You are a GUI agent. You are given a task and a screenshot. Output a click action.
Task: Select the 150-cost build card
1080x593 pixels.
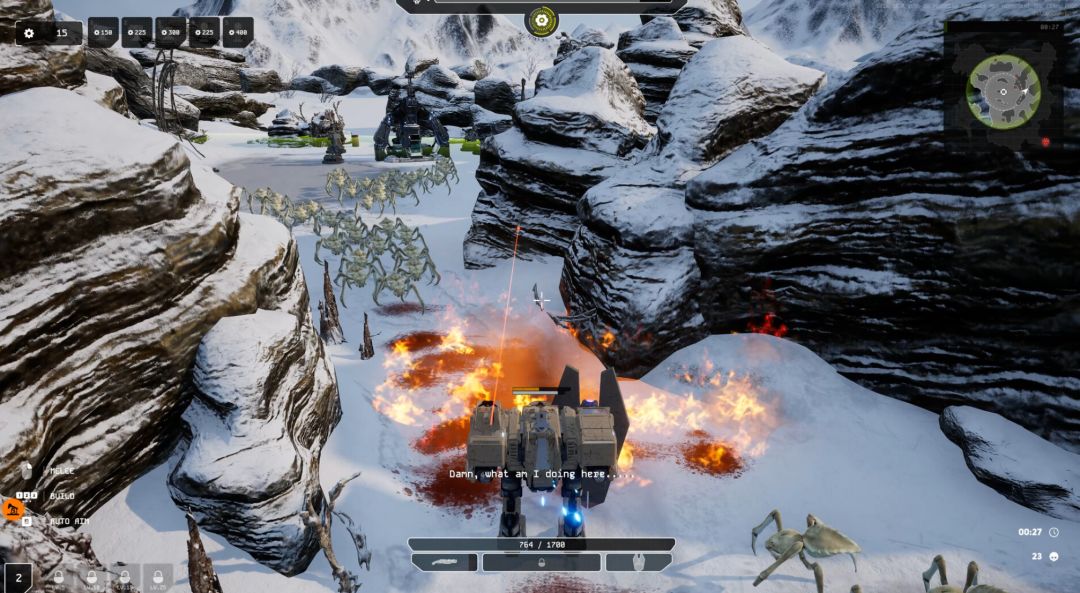point(103,32)
